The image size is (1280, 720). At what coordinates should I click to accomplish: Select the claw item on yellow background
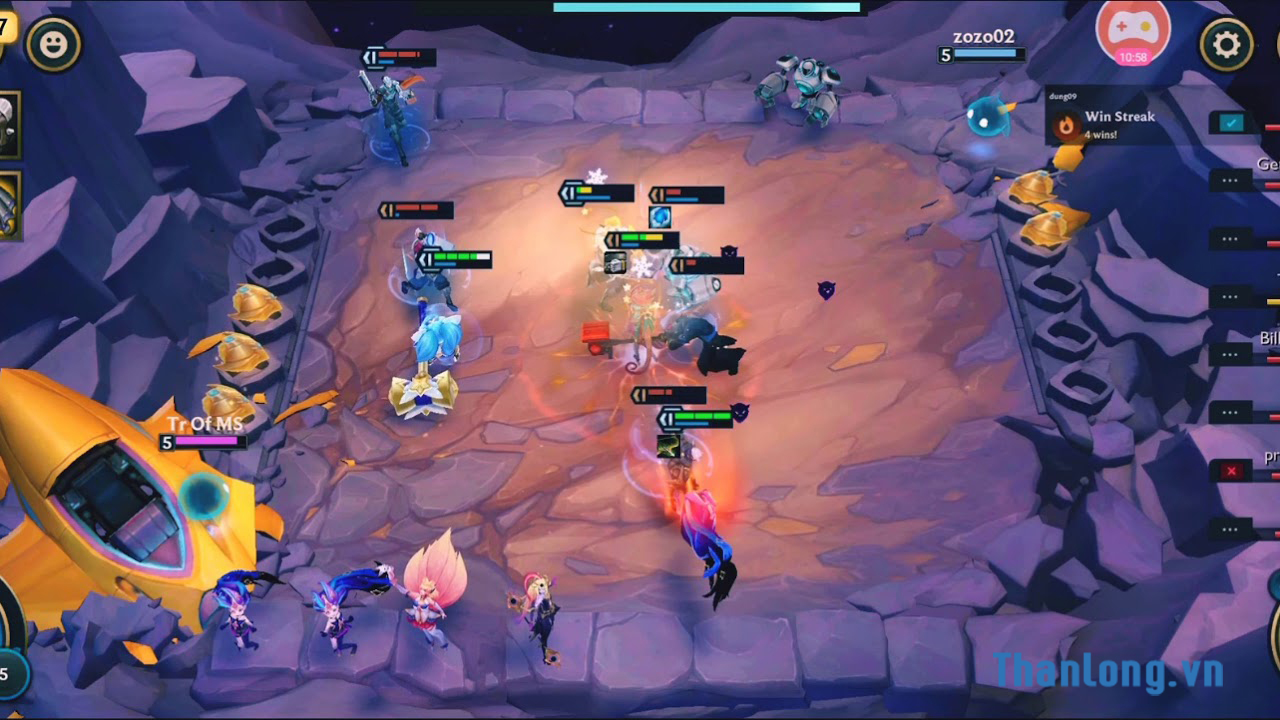tap(8, 205)
